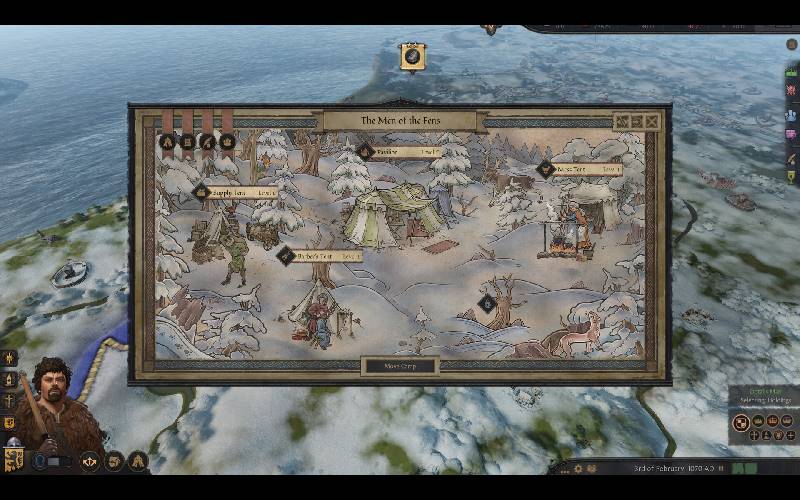The height and width of the screenshot is (500, 800).
Task: Select the empty building slot diamond near the tree
Action: click(487, 302)
